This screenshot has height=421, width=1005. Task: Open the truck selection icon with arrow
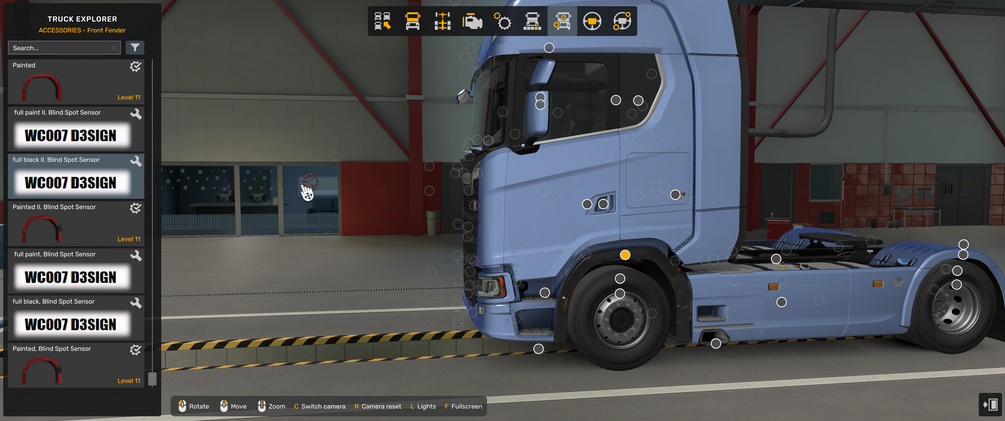click(x=382, y=21)
